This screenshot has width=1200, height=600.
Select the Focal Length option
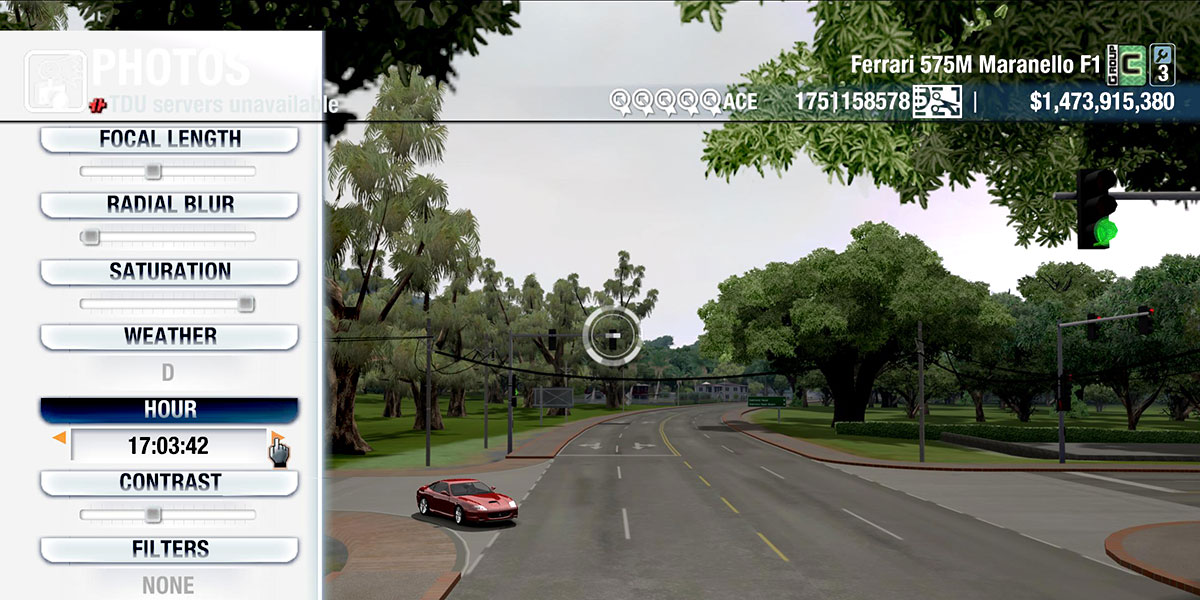[169, 139]
